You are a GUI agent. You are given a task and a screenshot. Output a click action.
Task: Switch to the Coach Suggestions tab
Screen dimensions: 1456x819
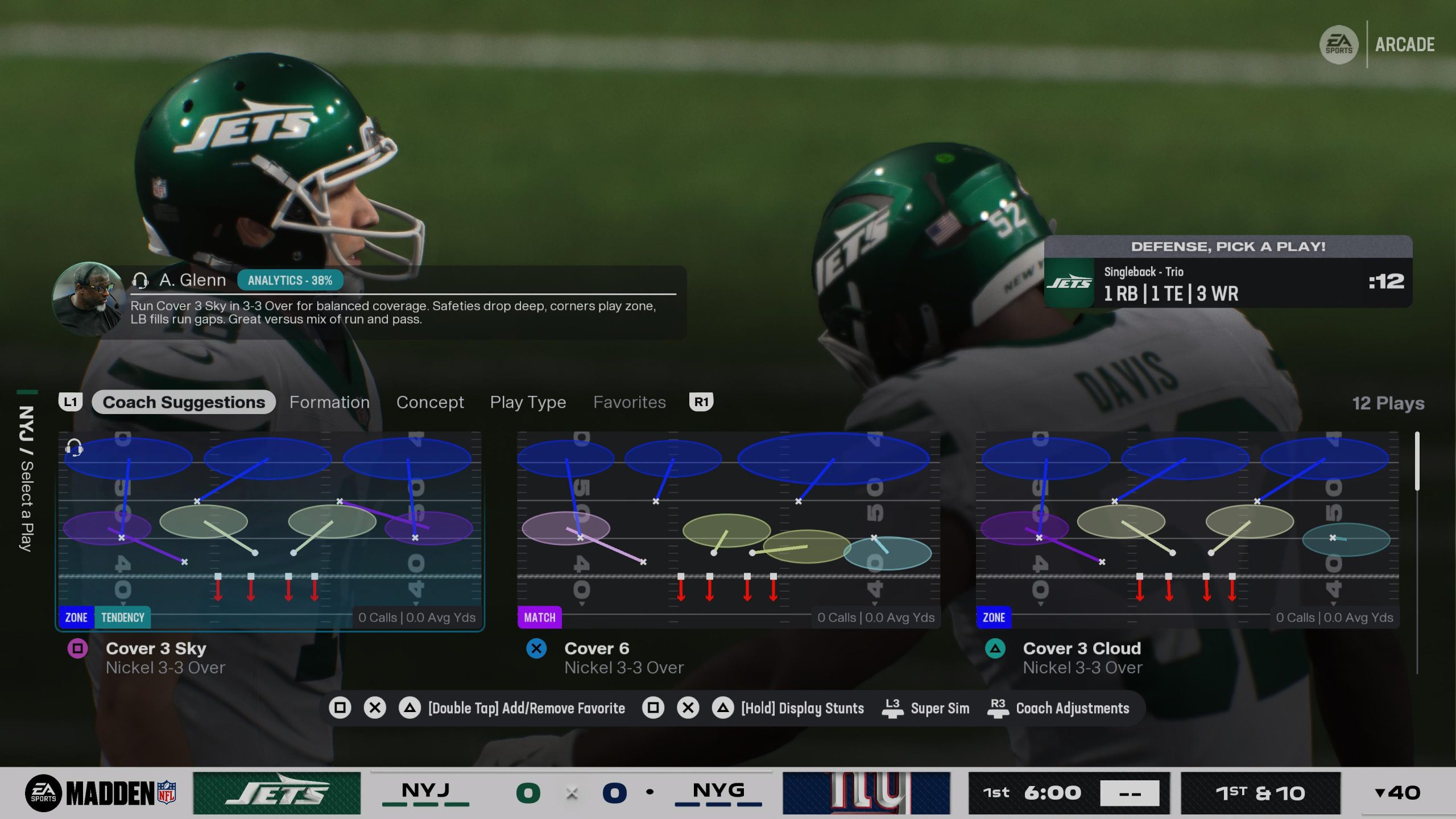click(183, 402)
